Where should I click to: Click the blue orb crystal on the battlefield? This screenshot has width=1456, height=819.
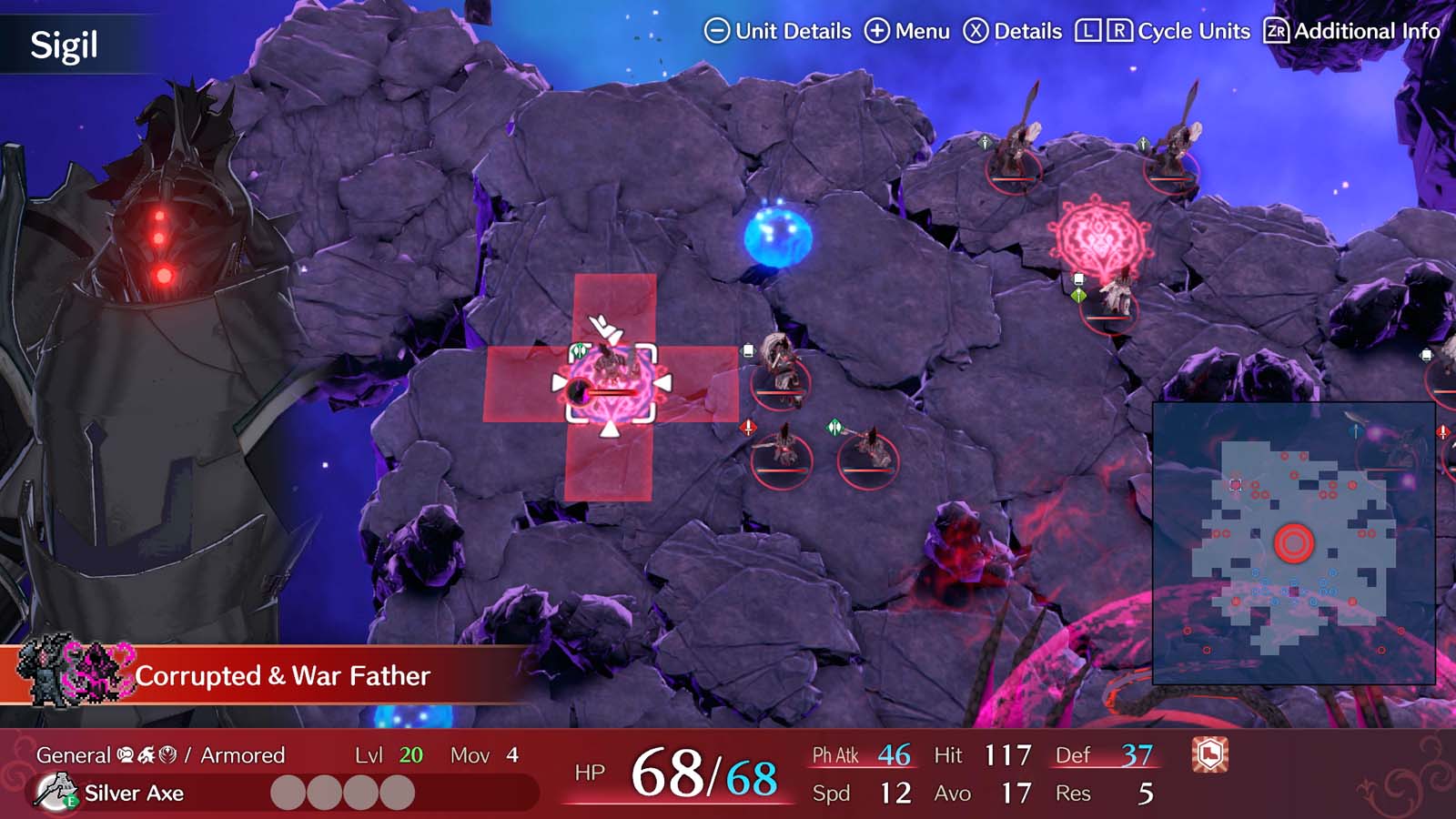point(775,234)
